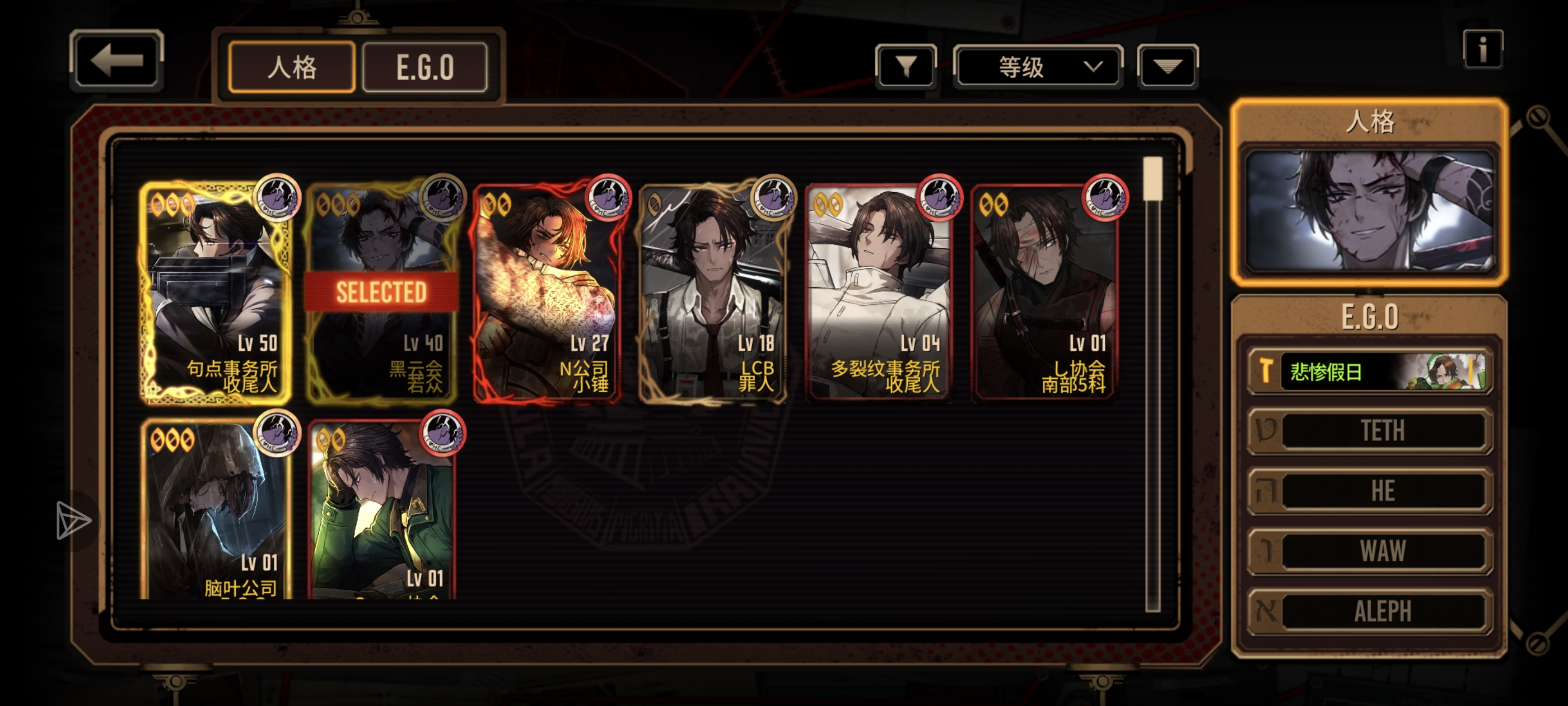The image size is (1568, 706).
Task: Select the Lv 01 L协会 南部5科 card
Action: pos(1044,292)
